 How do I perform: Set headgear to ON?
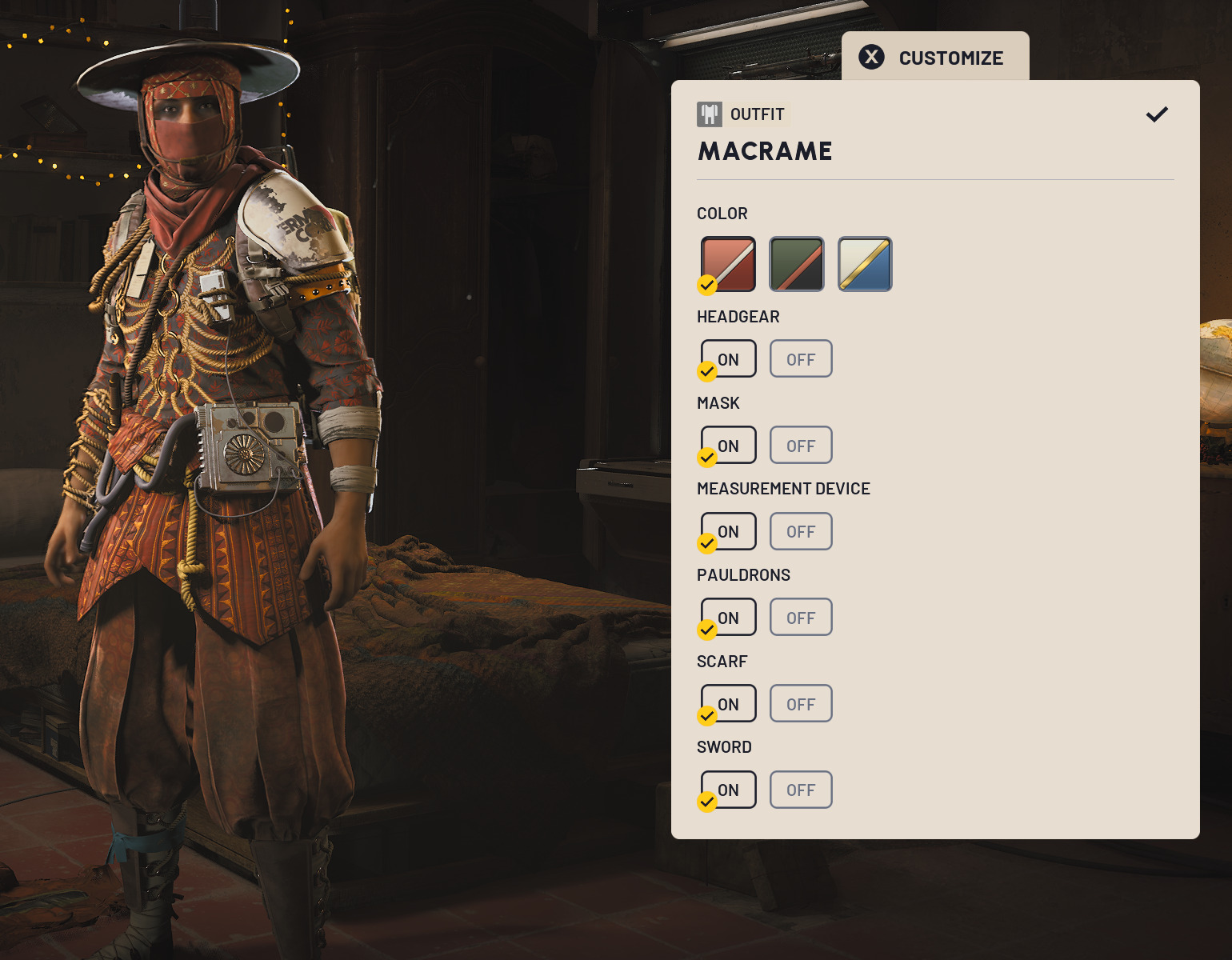pos(729,359)
